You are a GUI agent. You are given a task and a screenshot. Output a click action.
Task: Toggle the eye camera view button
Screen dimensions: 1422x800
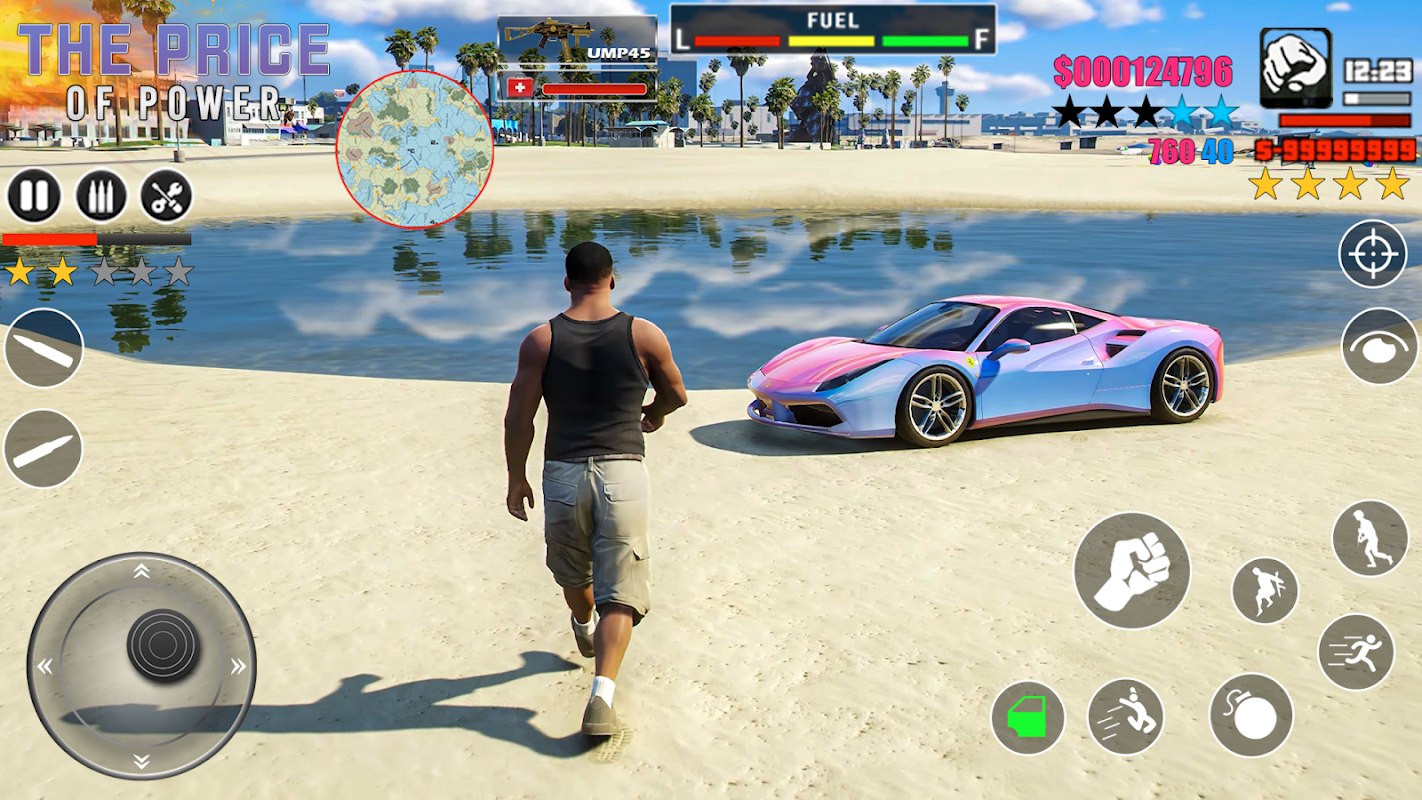point(1380,346)
